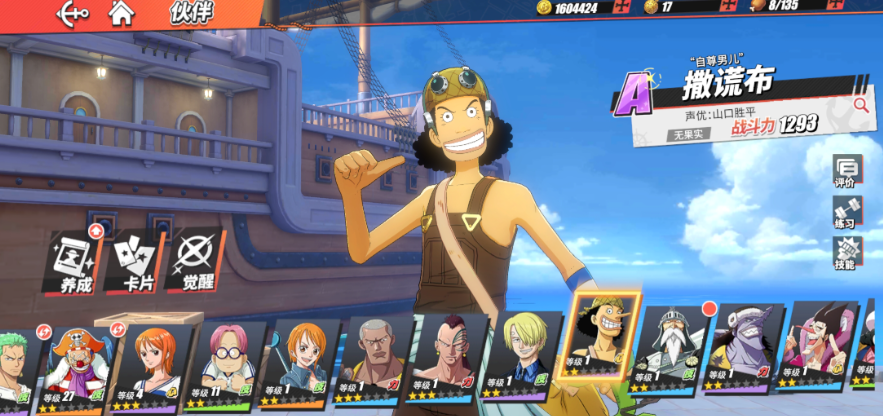Image resolution: width=883 pixels, height=416 pixels.
Task: Open the 评价 reviews button
Action: coord(845,172)
